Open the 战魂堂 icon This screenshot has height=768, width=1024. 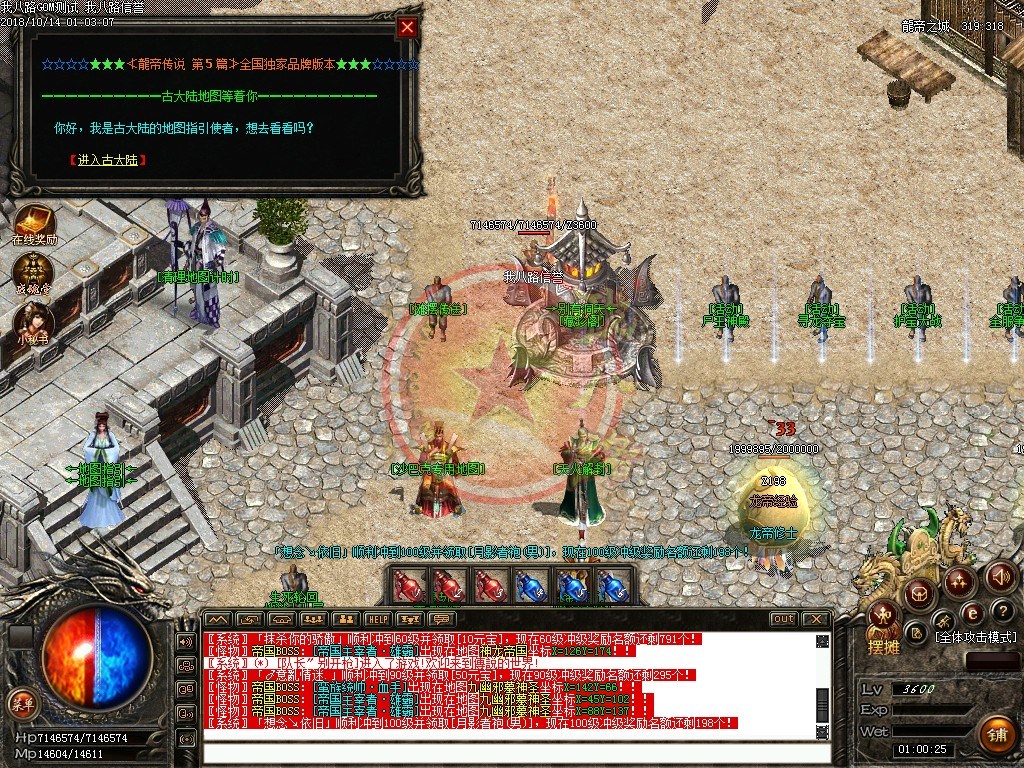coord(33,271)
